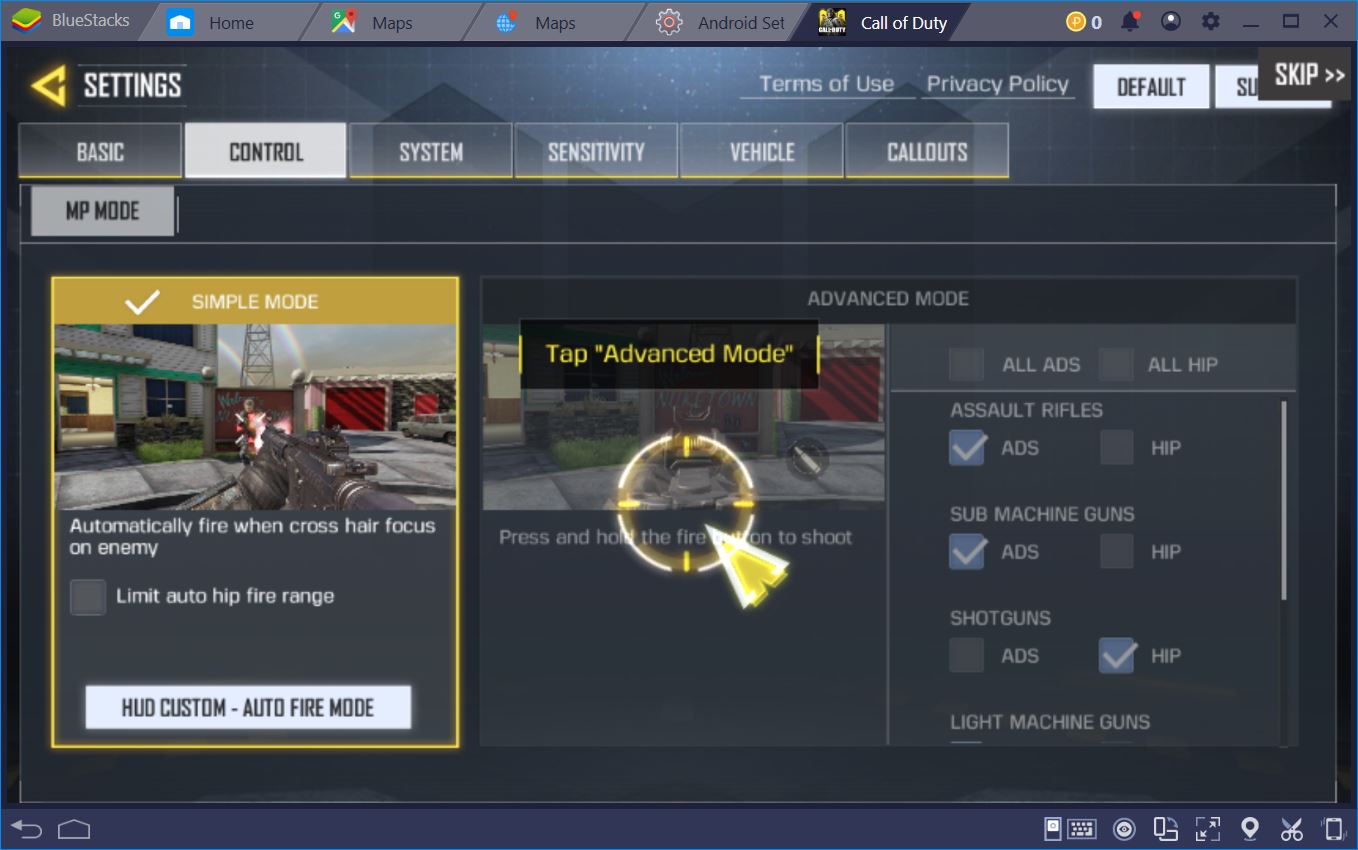The width and height of the screenshot is (1358, 850).
Task: Check the ALL ADS checkbox
Action: tap(966, 364)
